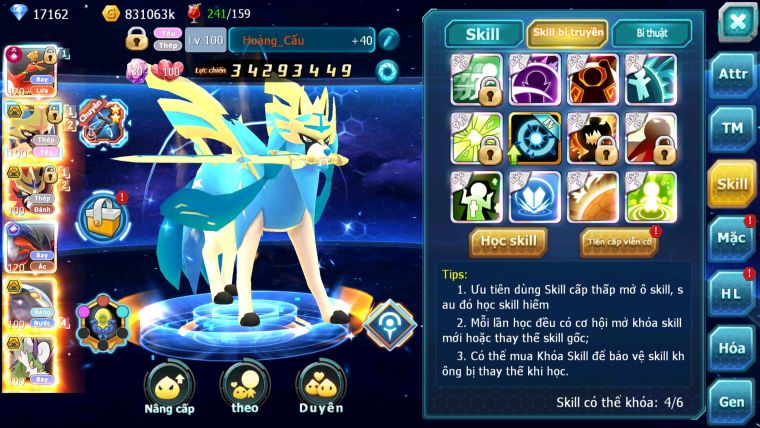Select the Skill tab at the top
760x428 pixels.
click(482, 34)
